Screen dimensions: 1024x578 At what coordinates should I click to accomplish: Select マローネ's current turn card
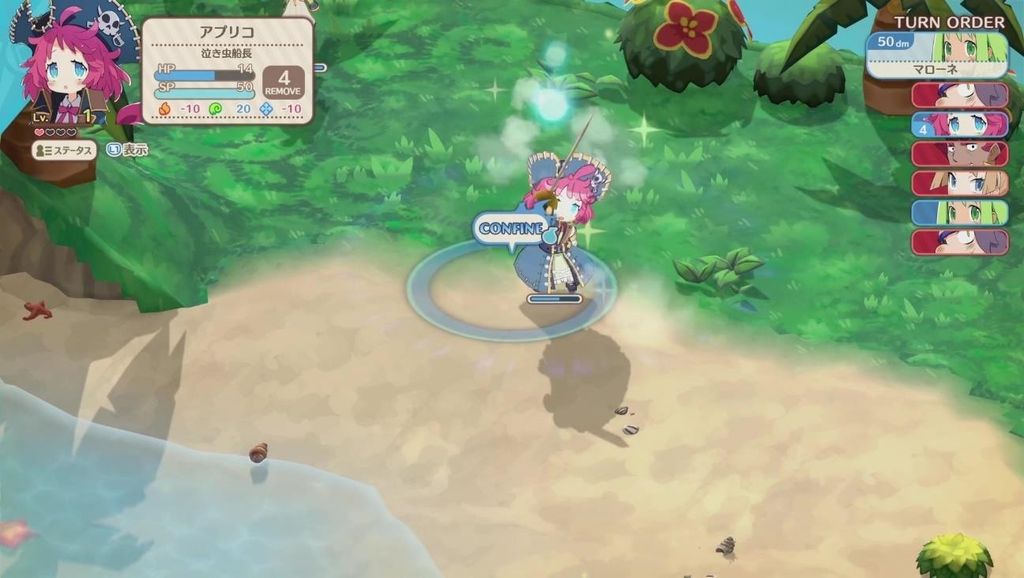tap(936, 54)
